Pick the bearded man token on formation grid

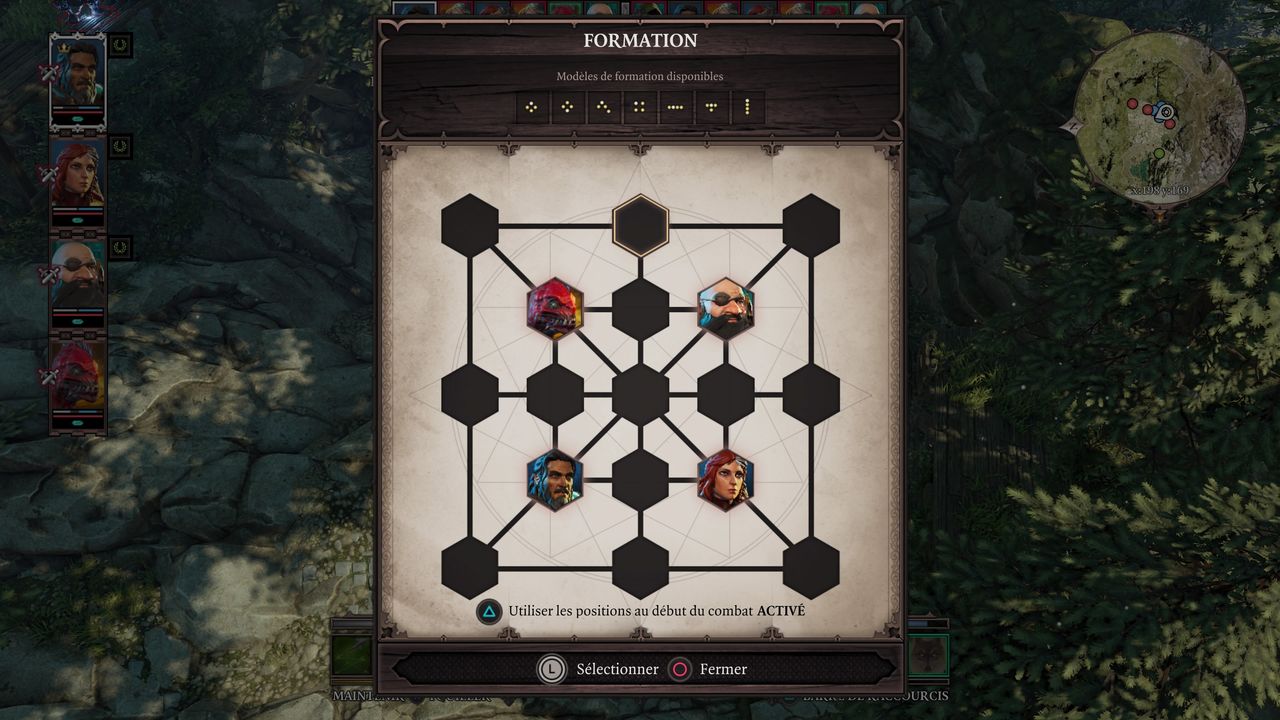coord(555,480)
